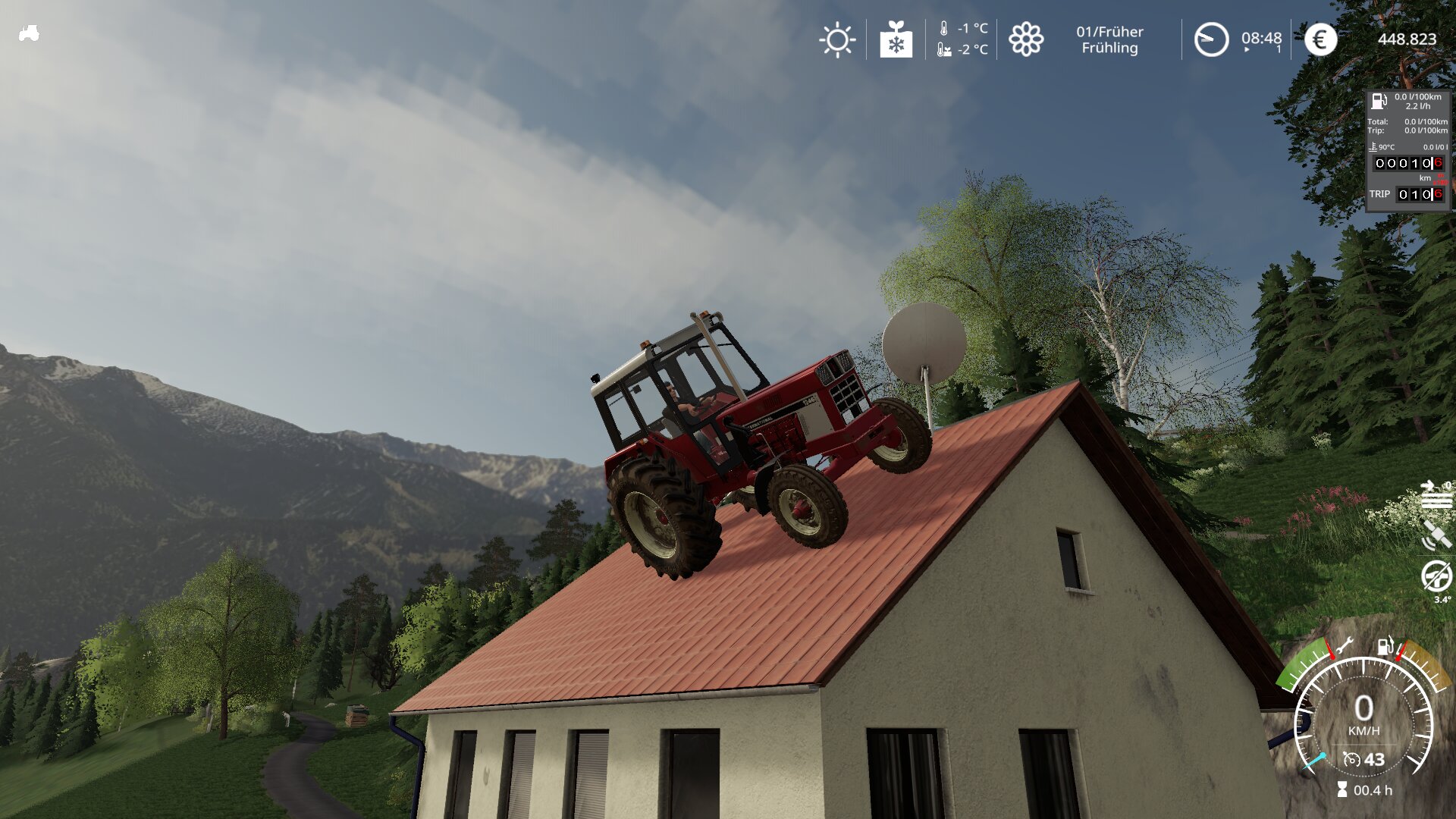Click the wrench damage icon on gauge

(1344, 646)
